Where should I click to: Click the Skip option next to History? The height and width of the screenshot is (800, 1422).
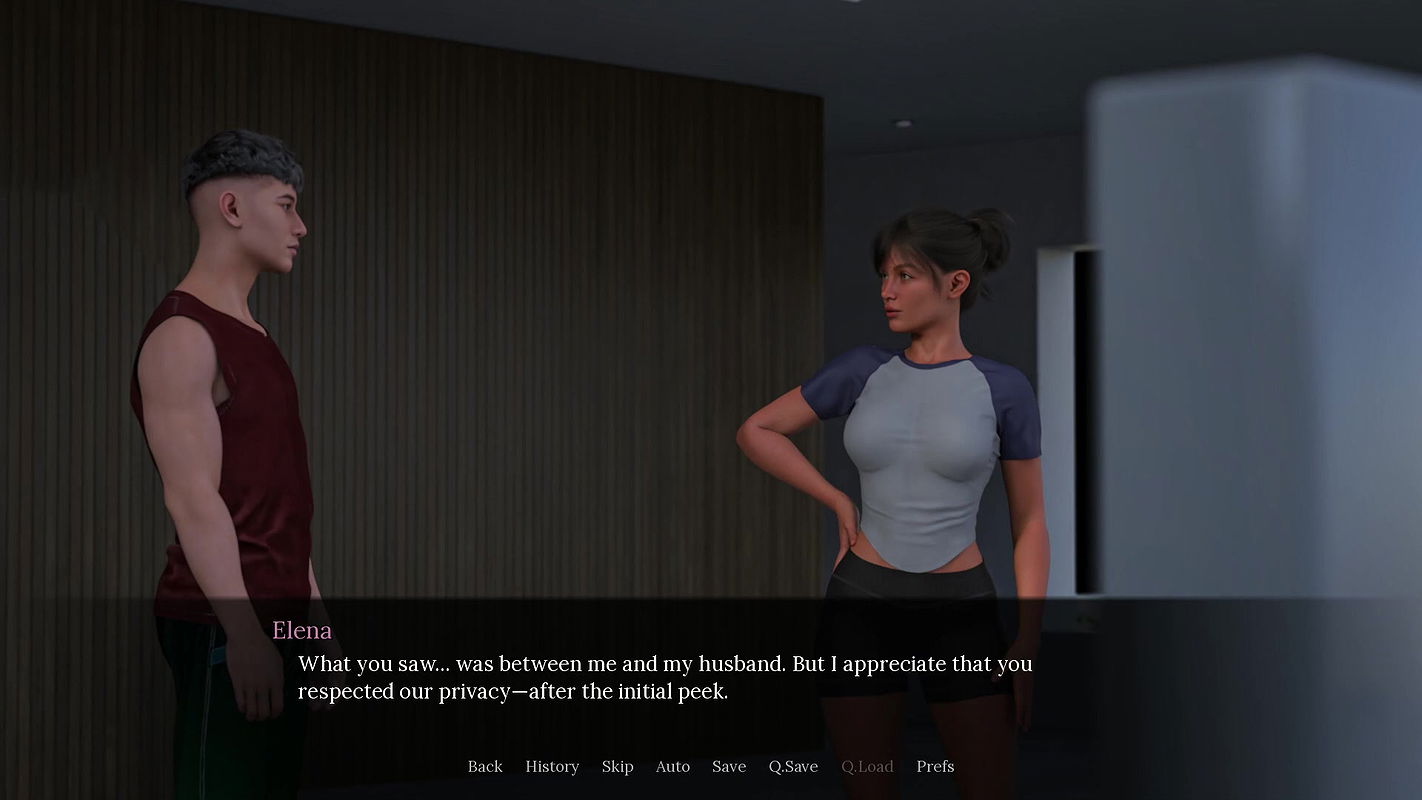tap(617, 766)
